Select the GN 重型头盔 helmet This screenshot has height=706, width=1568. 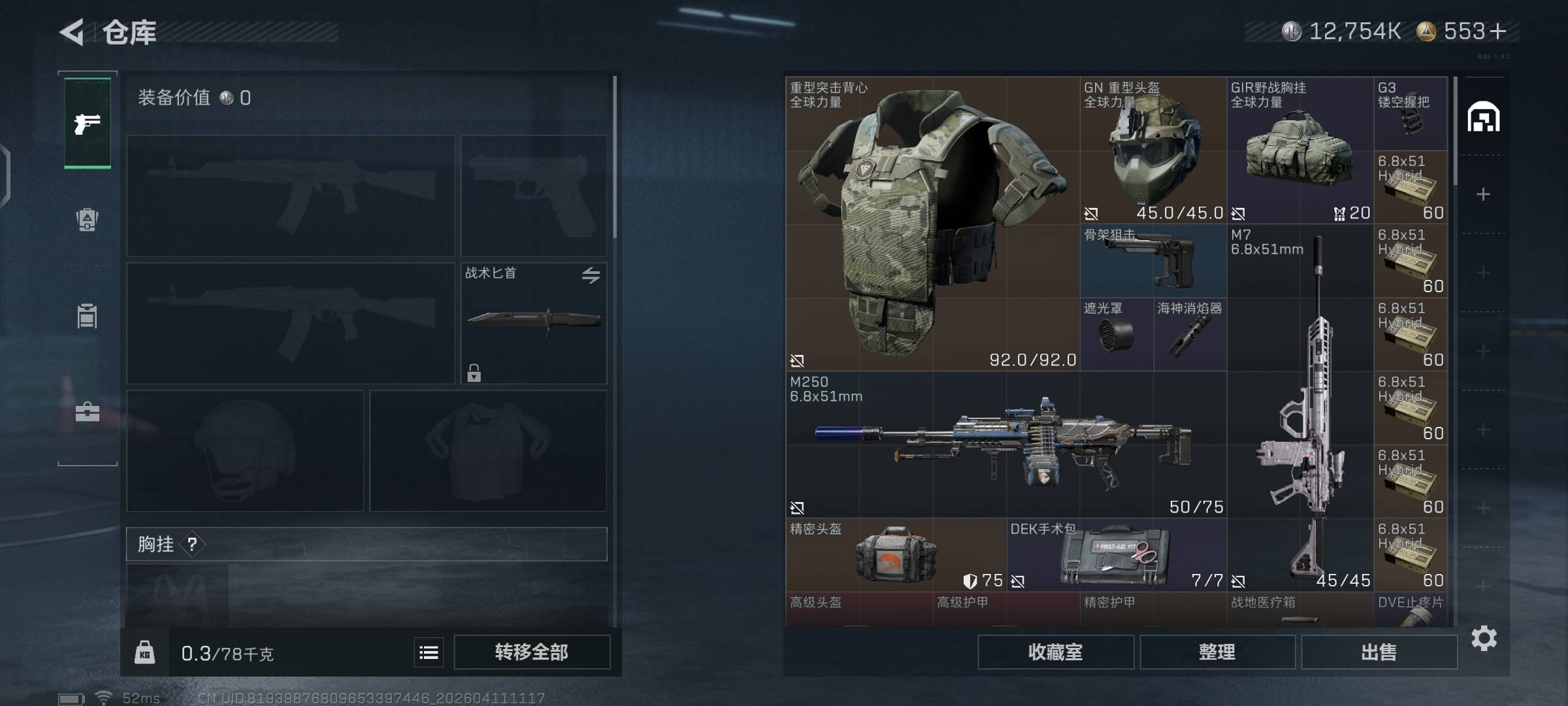pos(1152,150)
